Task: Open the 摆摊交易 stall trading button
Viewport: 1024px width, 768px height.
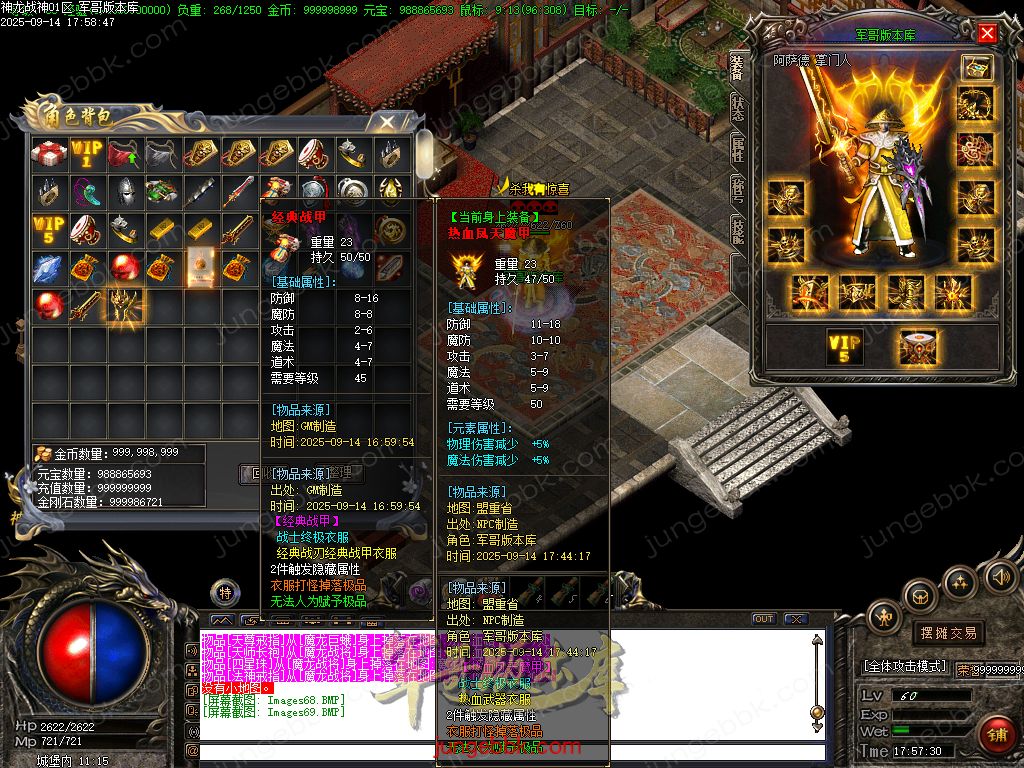Action: click(x=948, y=633)
